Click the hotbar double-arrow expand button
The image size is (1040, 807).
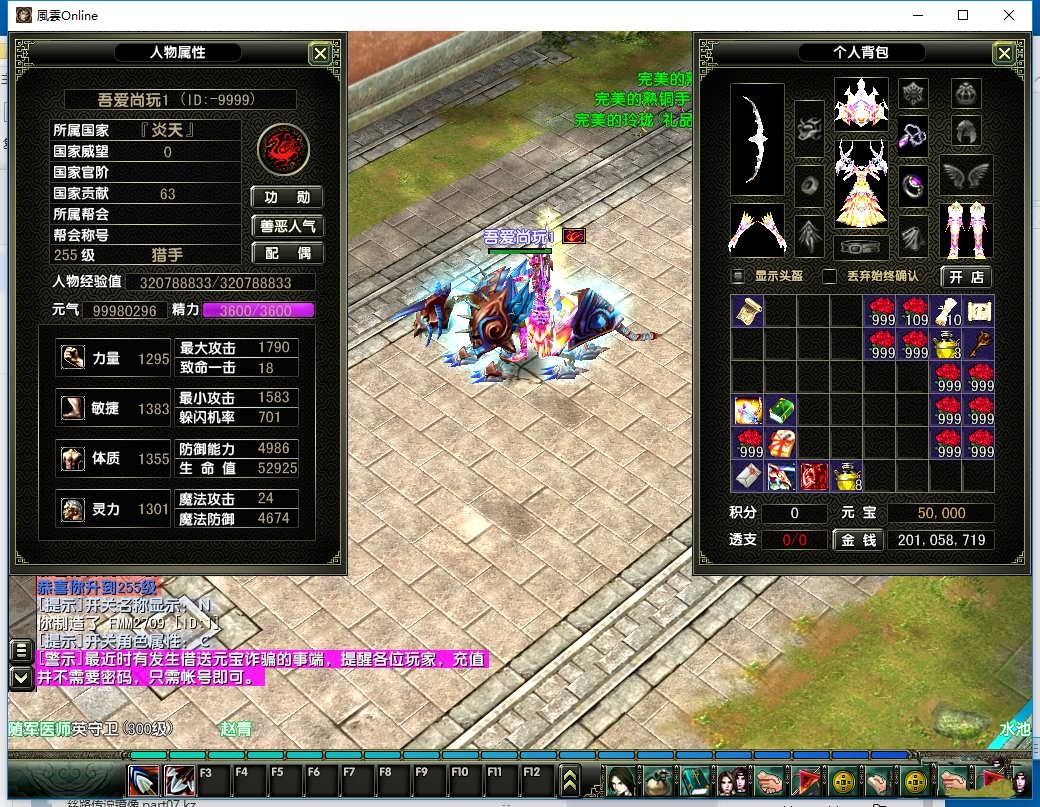(x=570, y=780)
